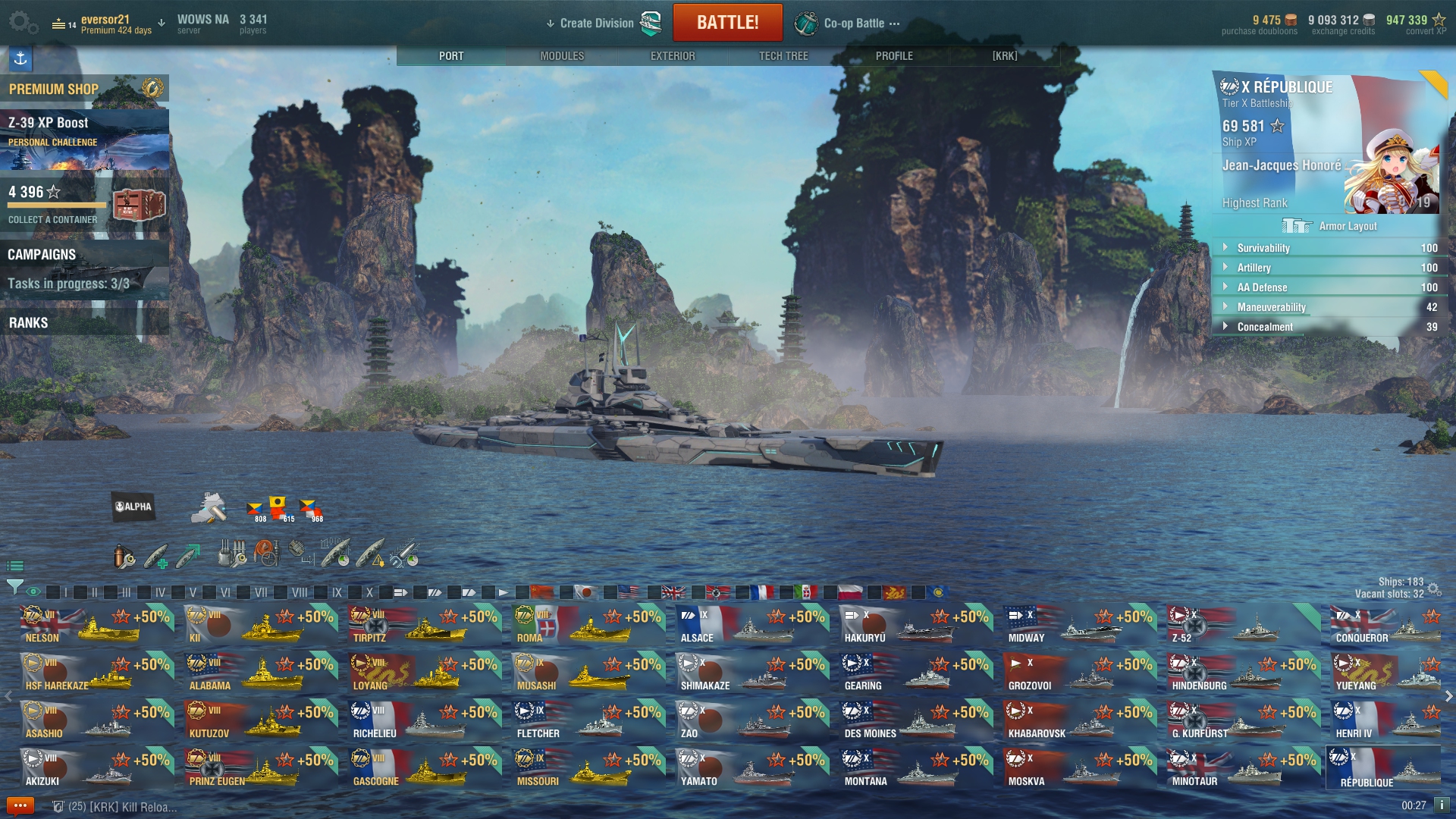The height and width of the screenshot is (819, 1456).
Task: Open the [KRK] clan tab
Action: pos(1005,56)
